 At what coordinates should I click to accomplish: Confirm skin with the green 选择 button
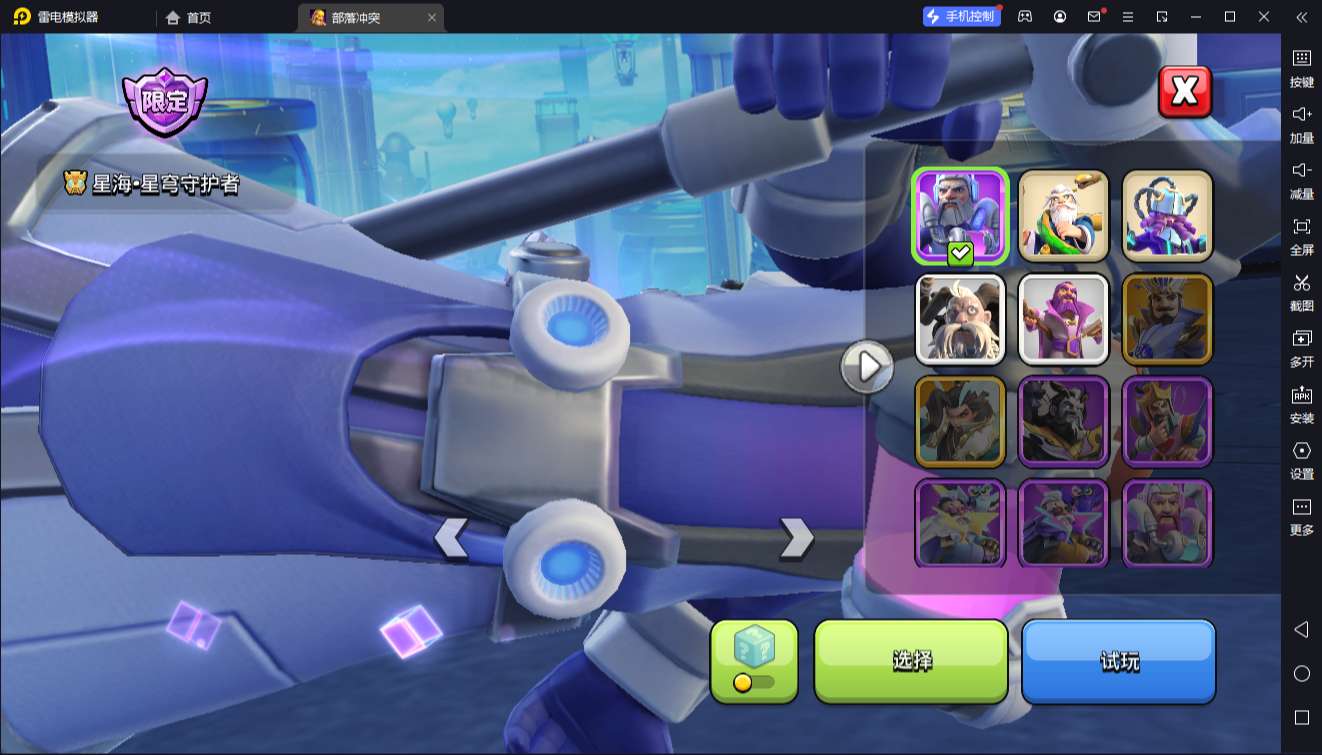click(911, 661)
